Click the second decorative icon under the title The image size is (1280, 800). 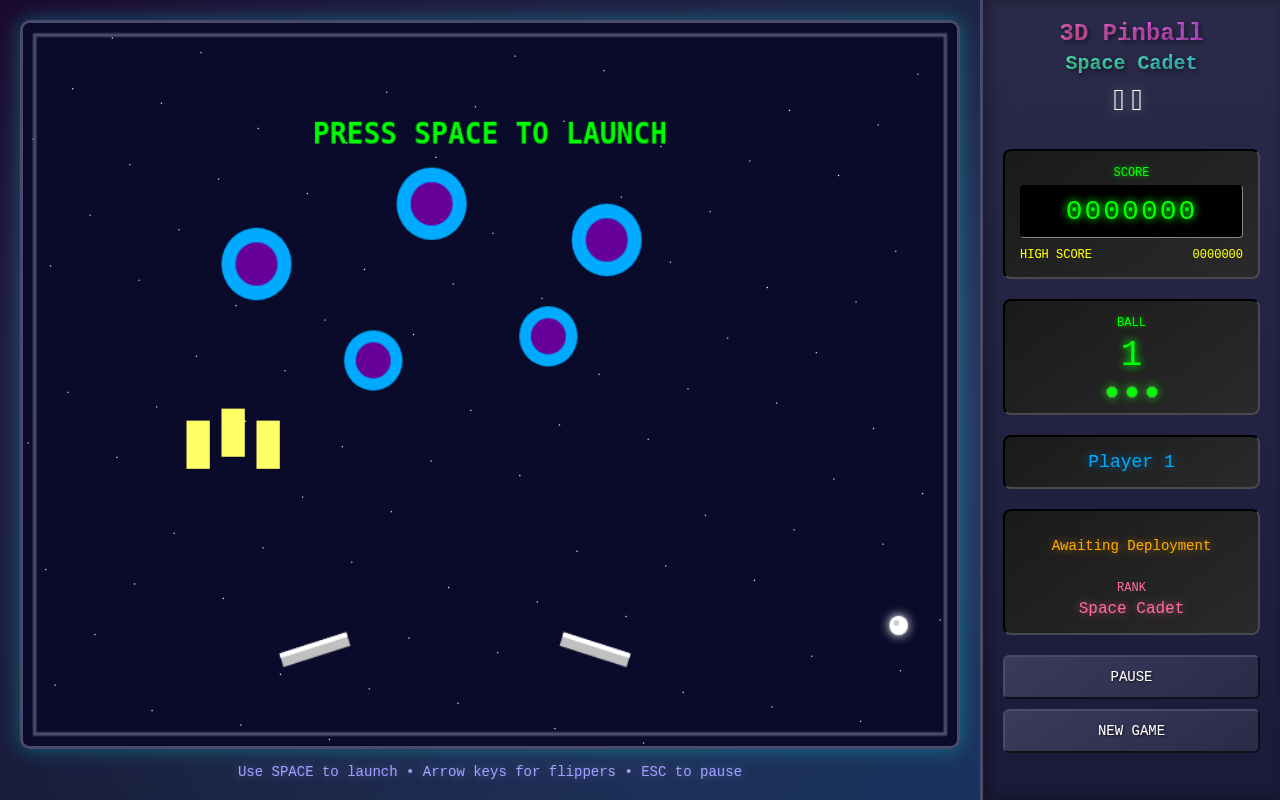tap(1137, 100)
